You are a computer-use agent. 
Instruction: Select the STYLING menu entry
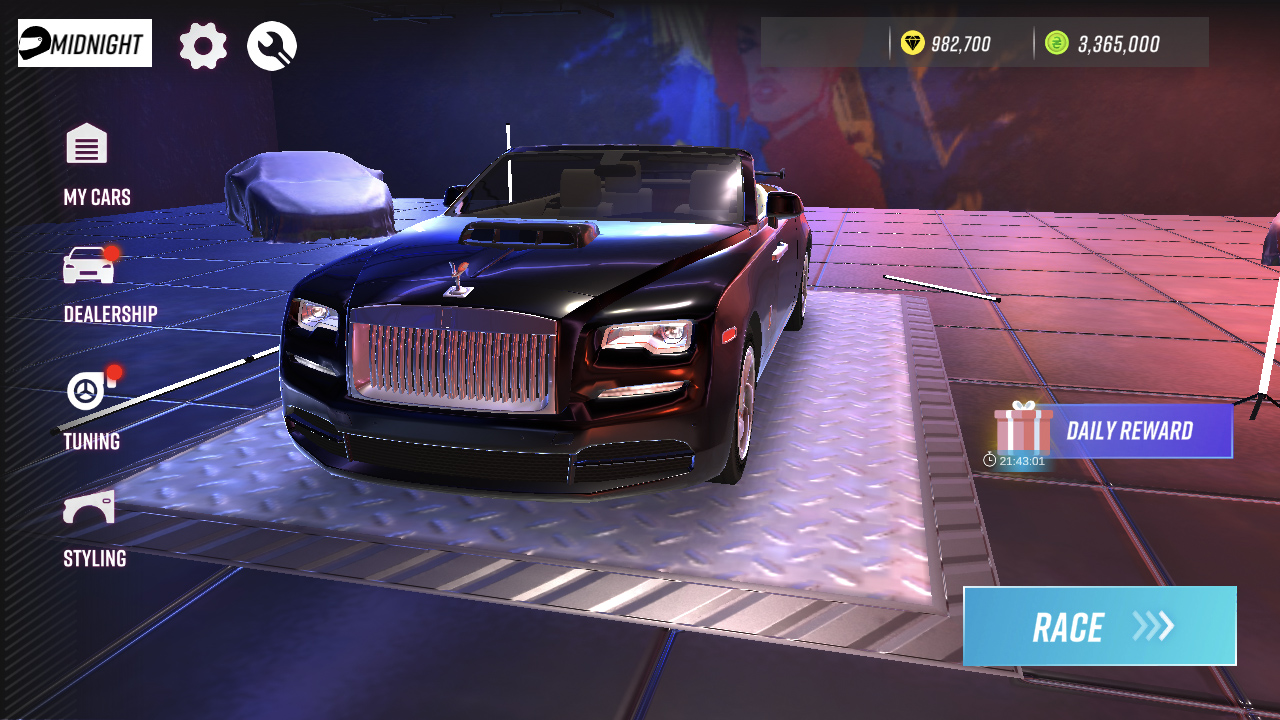point(93,559)
